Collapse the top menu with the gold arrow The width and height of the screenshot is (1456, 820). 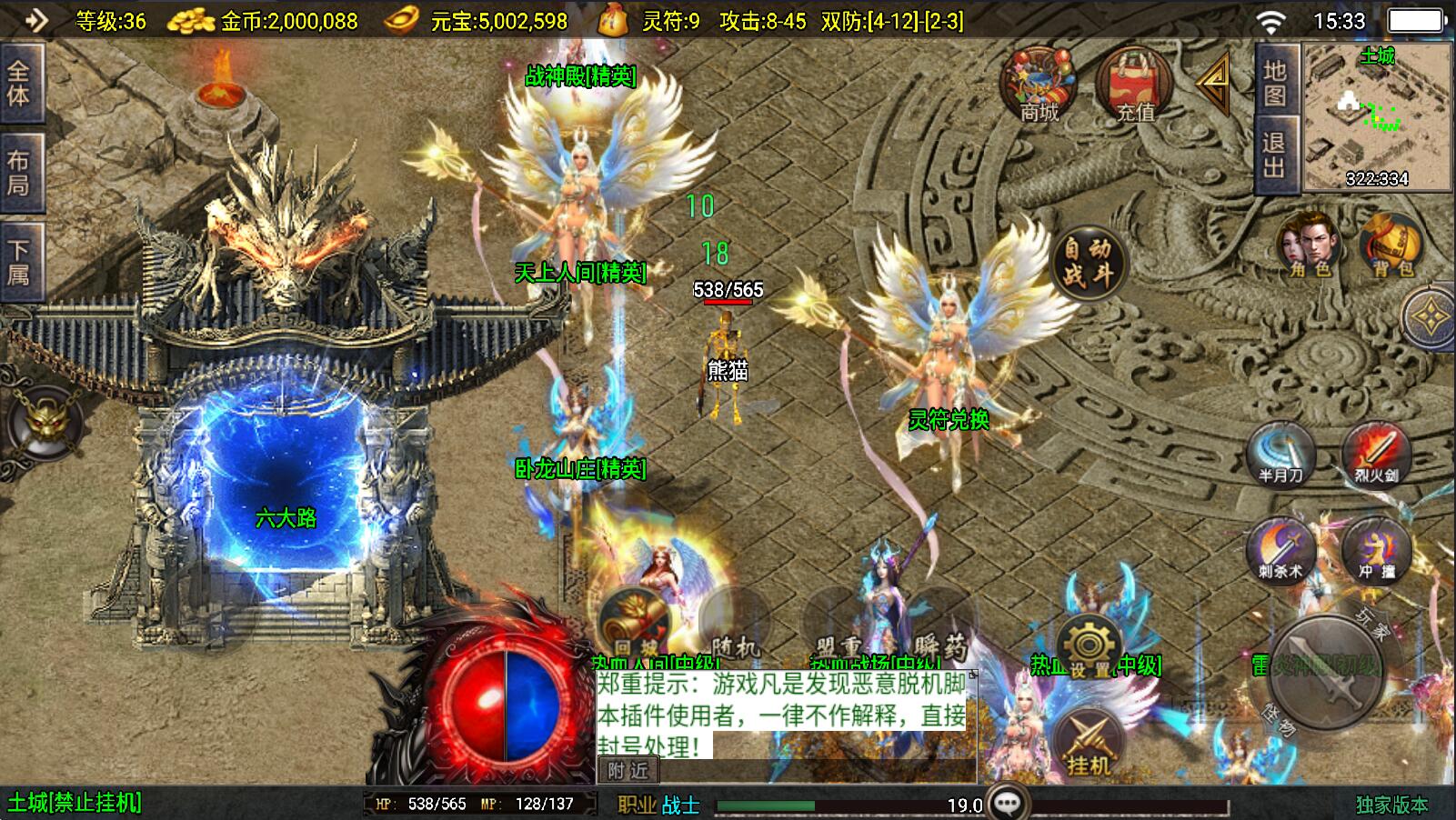(1213, 84)
